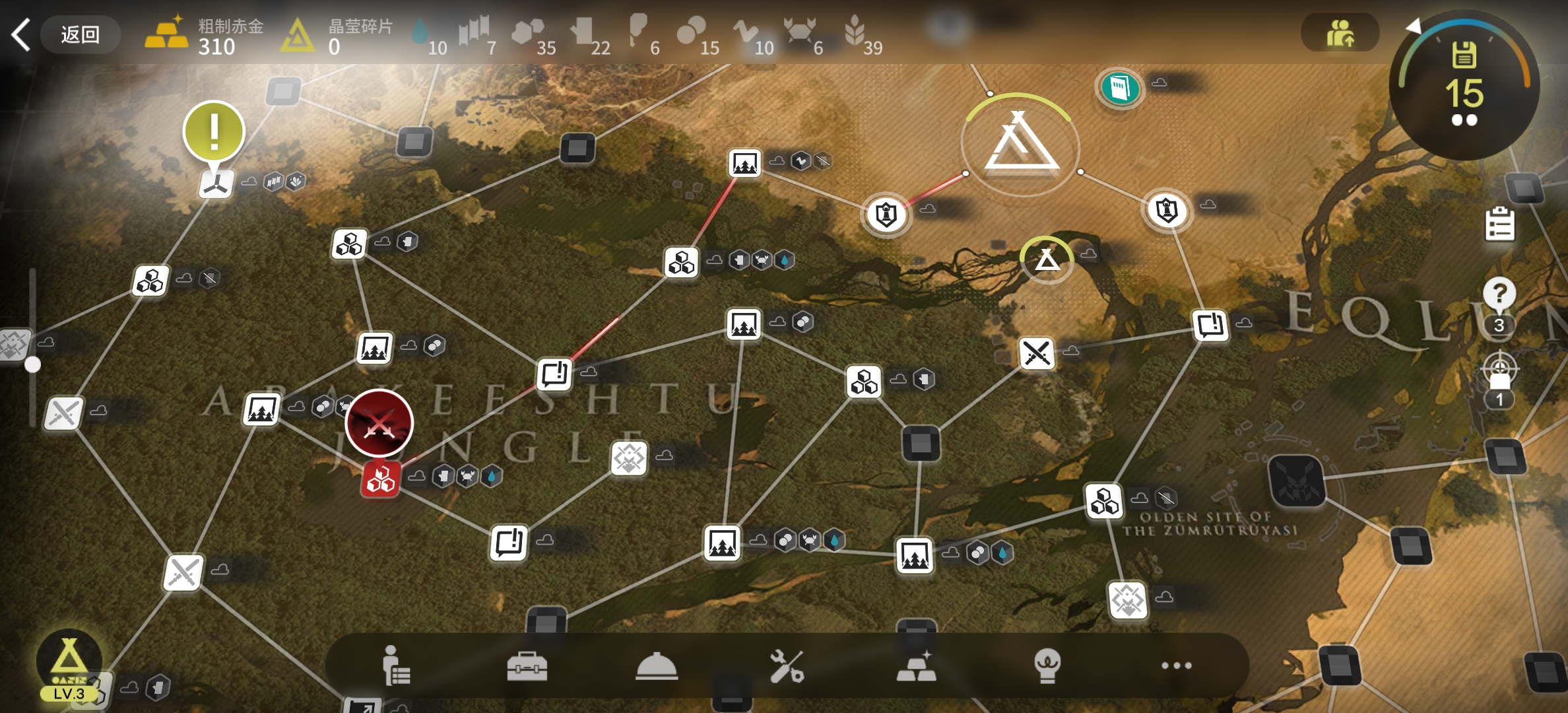This screenshot has width=1568, height=713.
Task: Select the small yellow-ringed tent node
Action: (x=1047, y=259)
